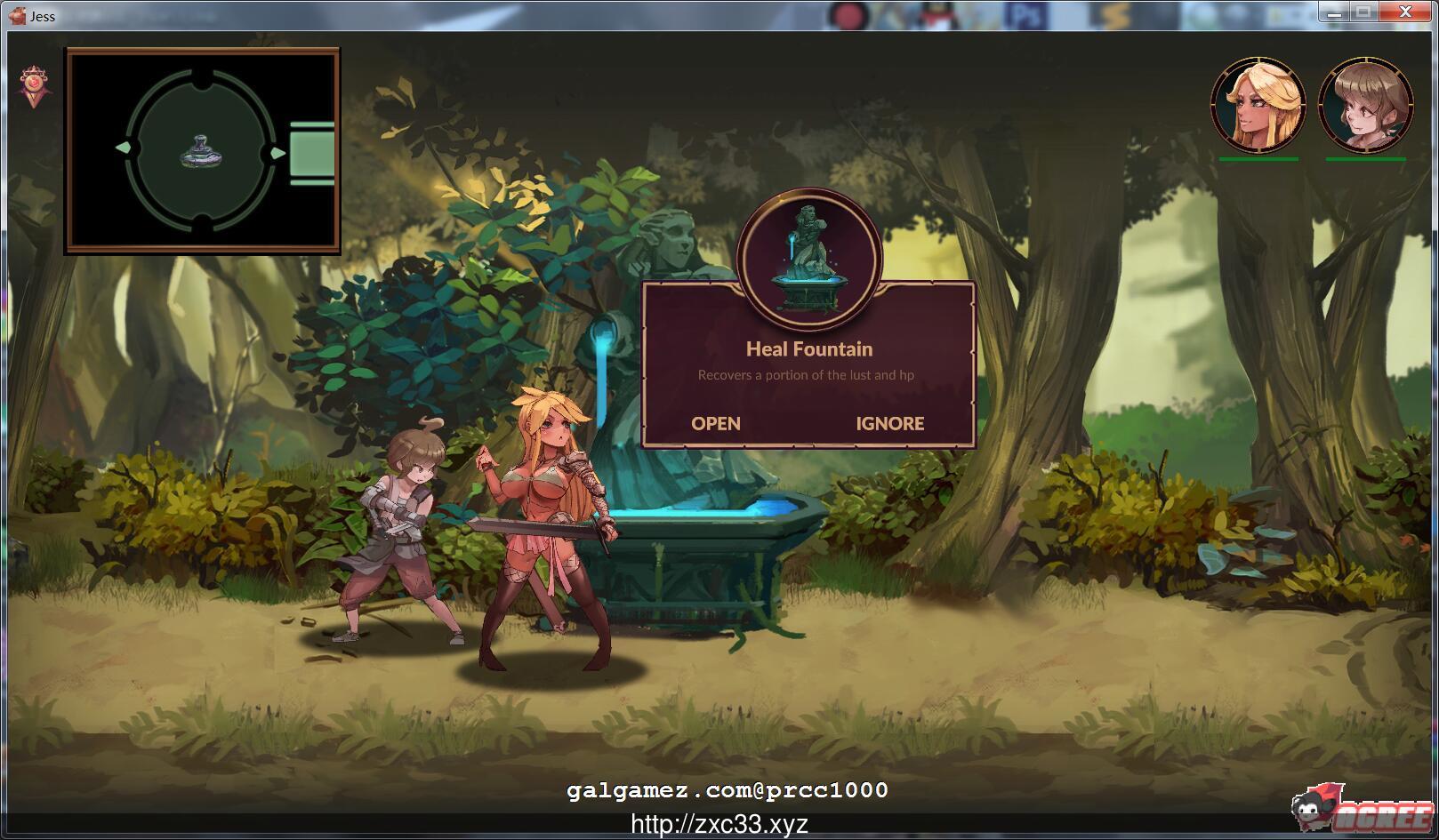Click the companion's portrait frame top-right
Image resolution: width=1439 pixels, height=840 pixels.
[x=1364, y=107]
